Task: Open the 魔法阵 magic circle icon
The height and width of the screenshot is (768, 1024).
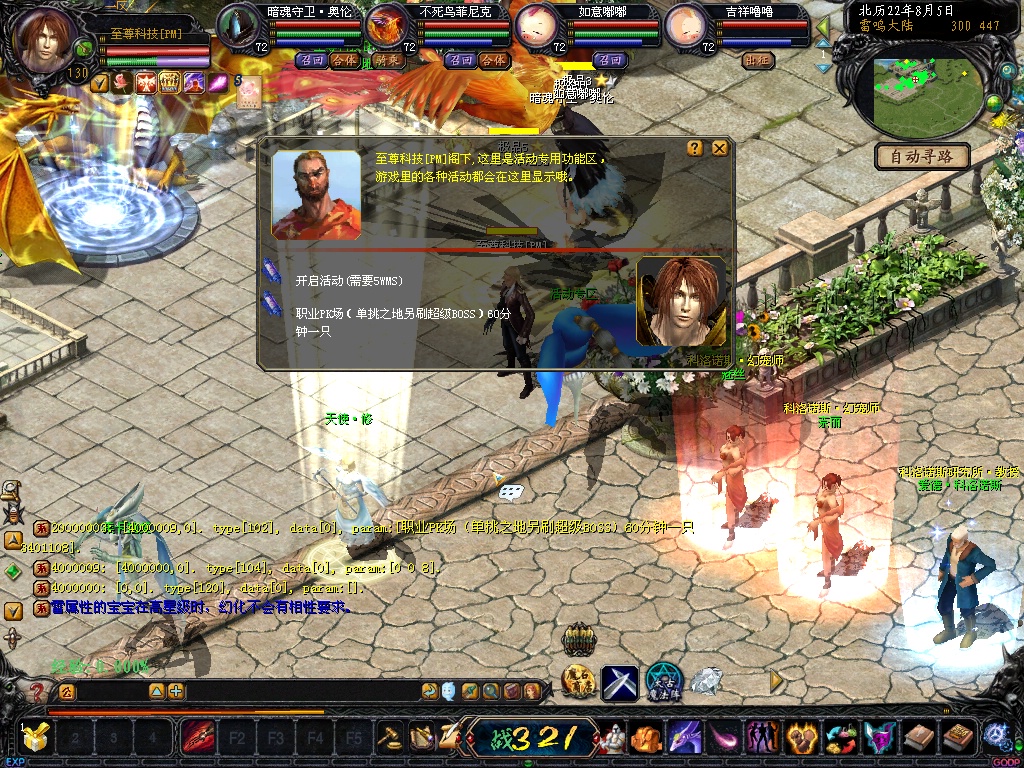Action: click(x=663, y=682)
